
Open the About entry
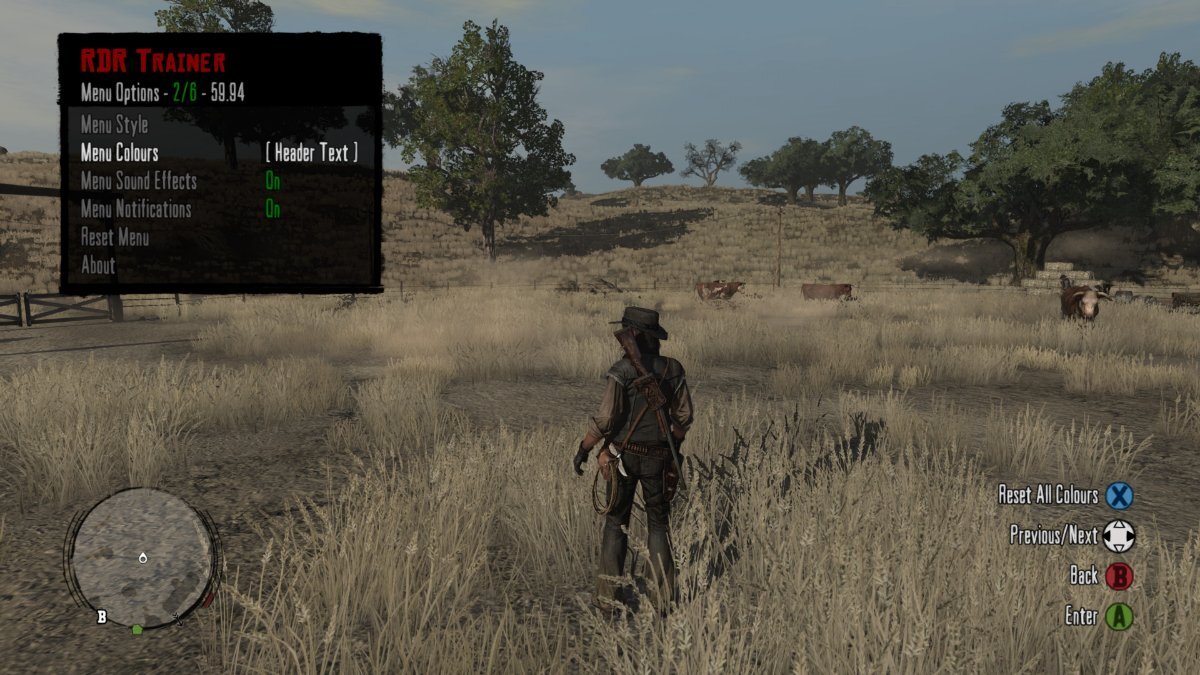[98, 266]
